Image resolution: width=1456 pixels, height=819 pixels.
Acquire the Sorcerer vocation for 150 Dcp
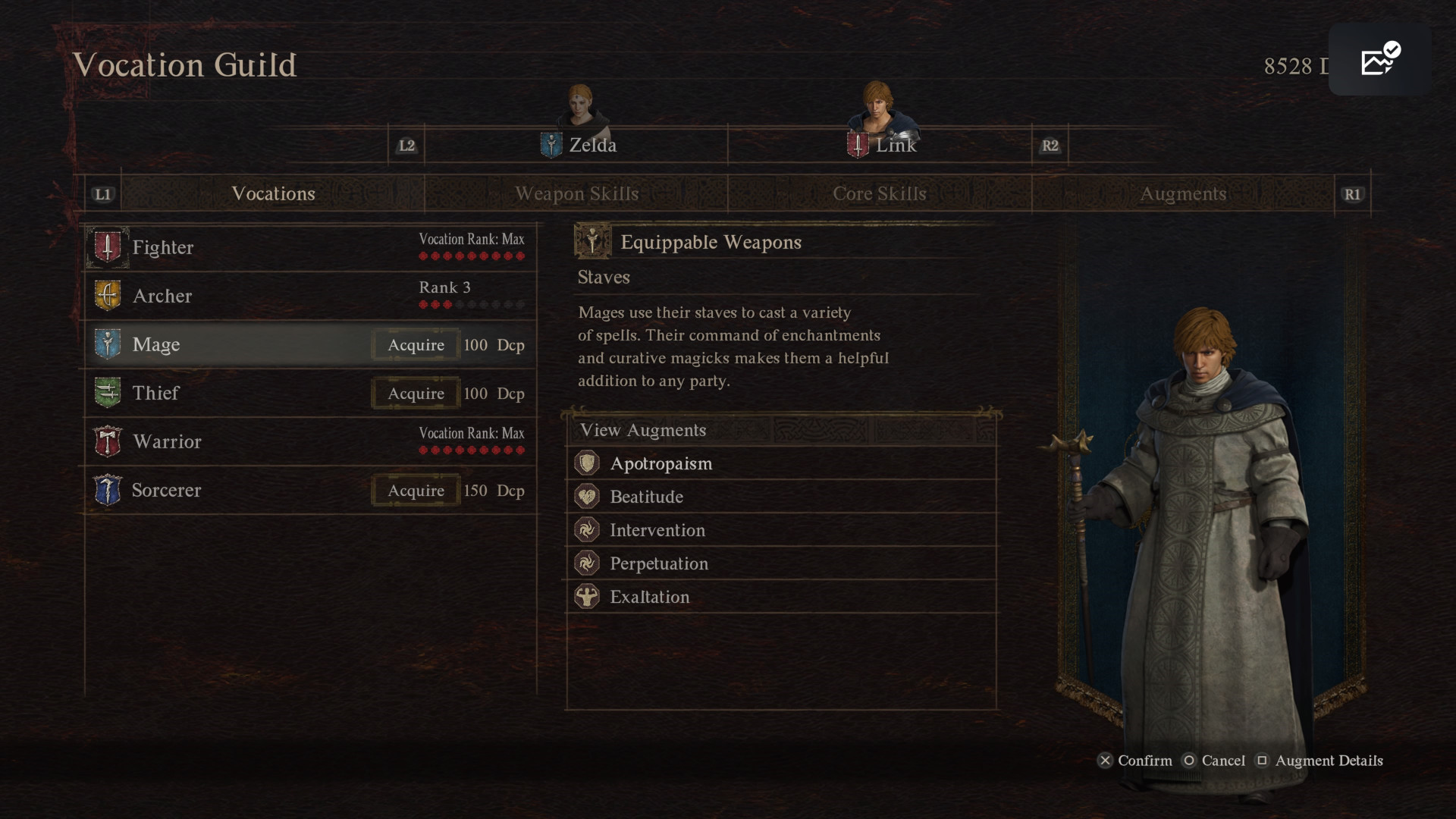point(416,491)
